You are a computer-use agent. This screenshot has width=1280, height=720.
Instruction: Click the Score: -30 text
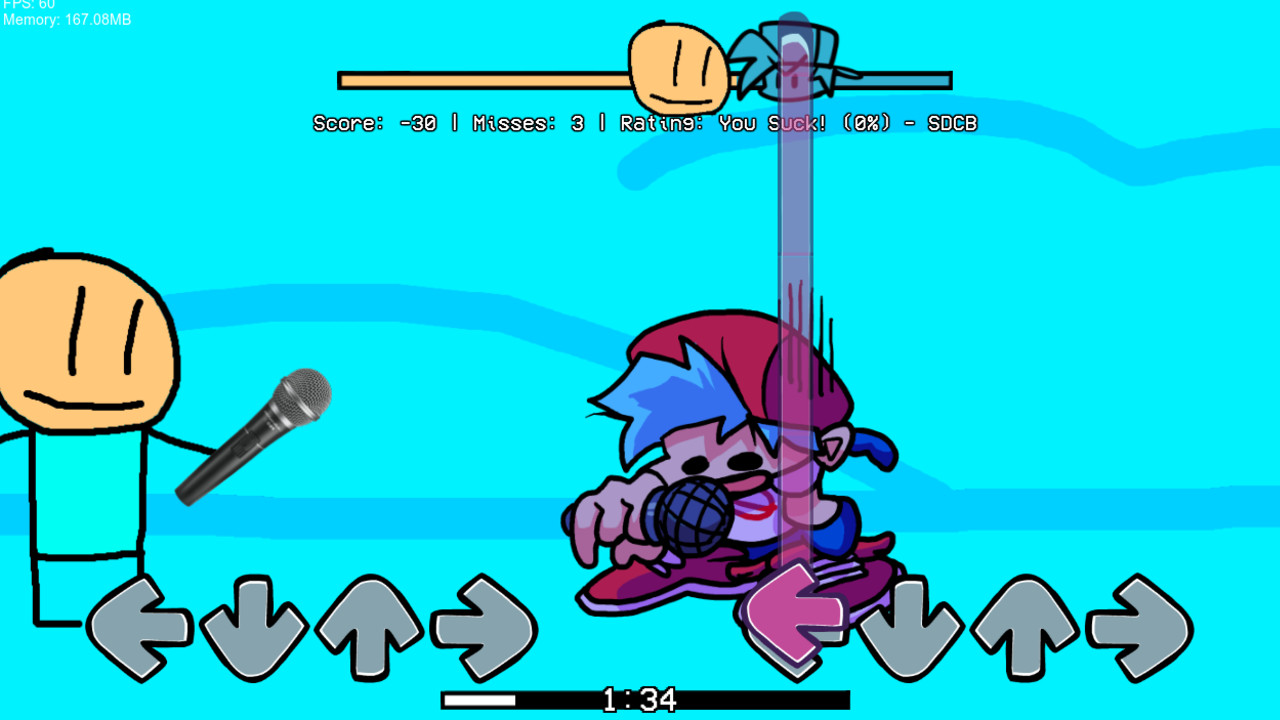[375, 123]
